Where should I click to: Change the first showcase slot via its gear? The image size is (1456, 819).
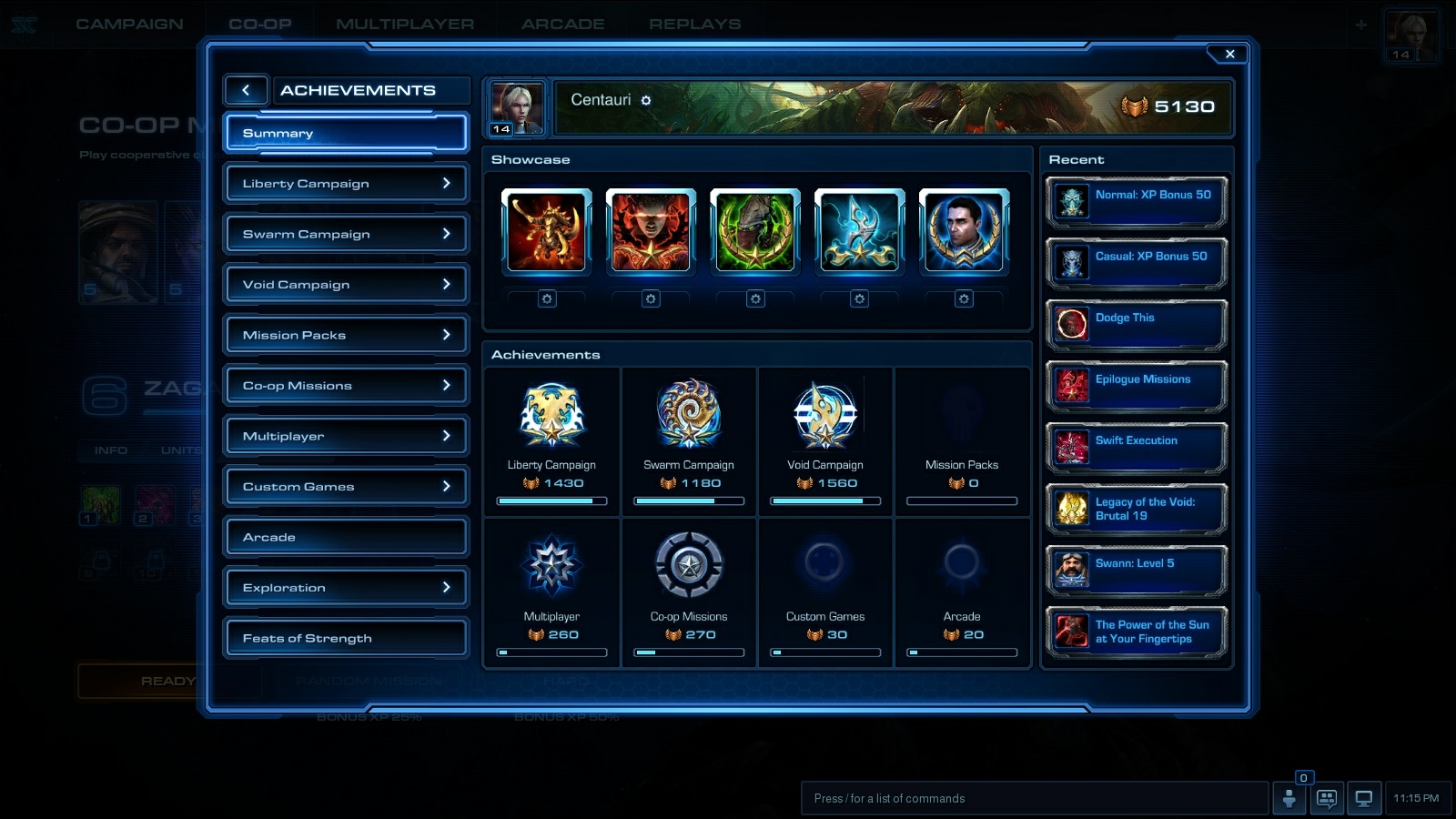click(x=547, y=298)
